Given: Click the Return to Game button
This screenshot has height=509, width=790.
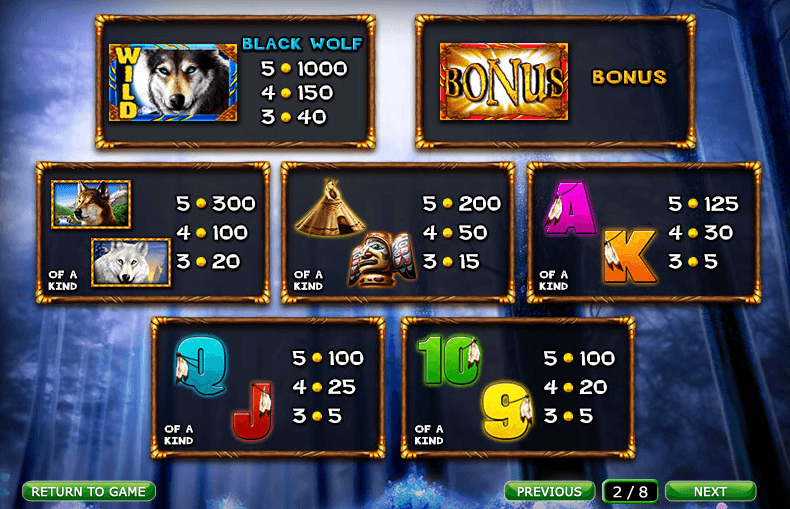Looking at the screenshot, I should pos(89,491).
